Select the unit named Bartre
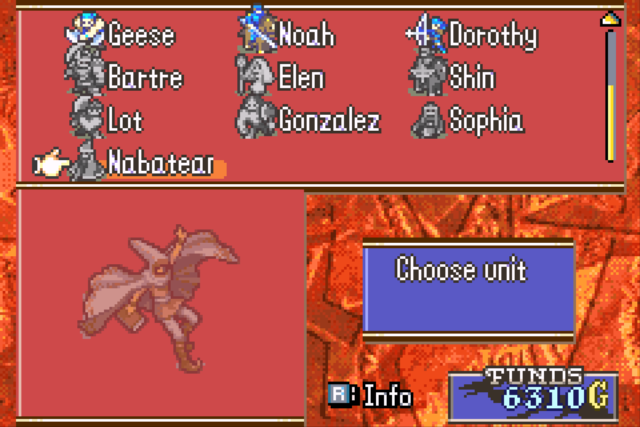The height and width of the screenshot is (427, 640). click(143, 78)
